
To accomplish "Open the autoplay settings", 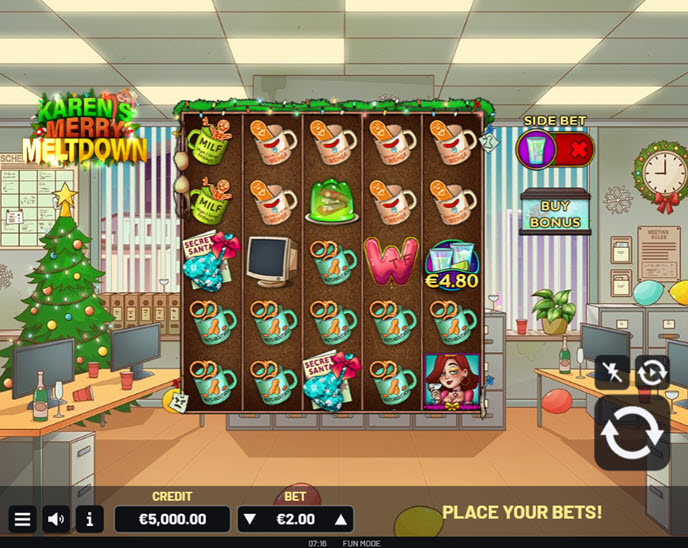I will point(652,372).
